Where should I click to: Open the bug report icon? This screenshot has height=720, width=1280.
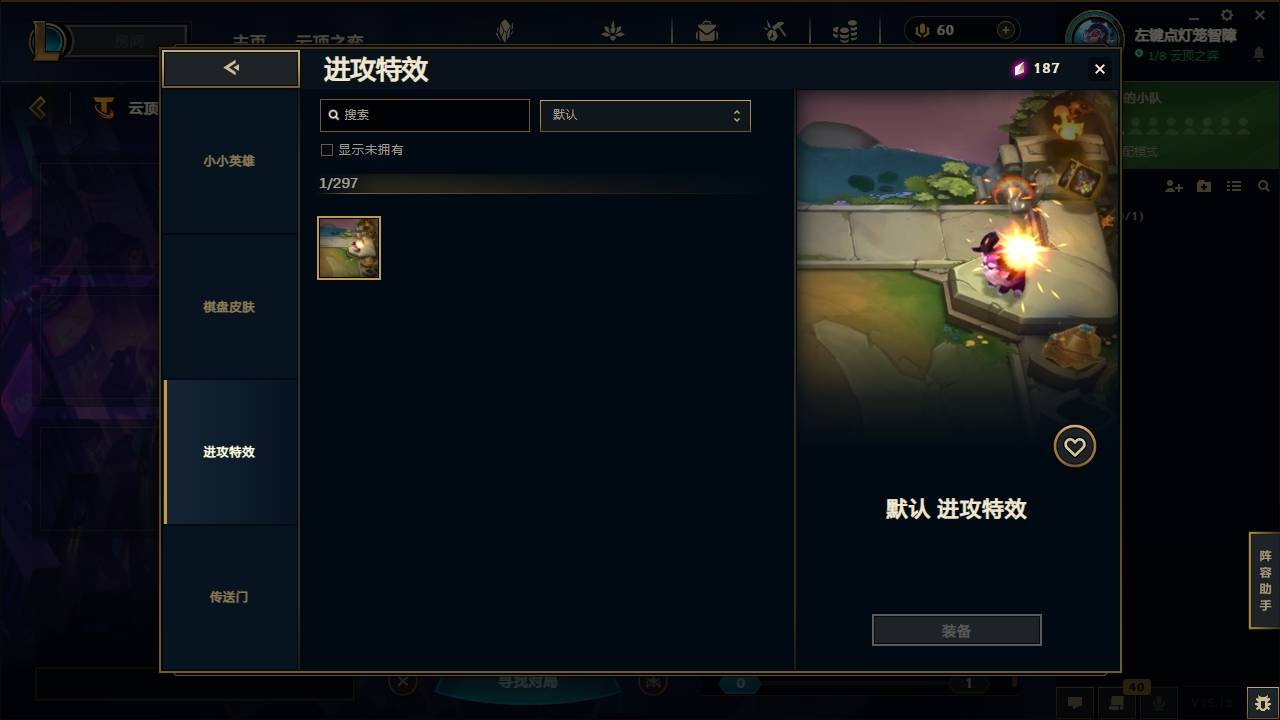(x=1258, y=703)
